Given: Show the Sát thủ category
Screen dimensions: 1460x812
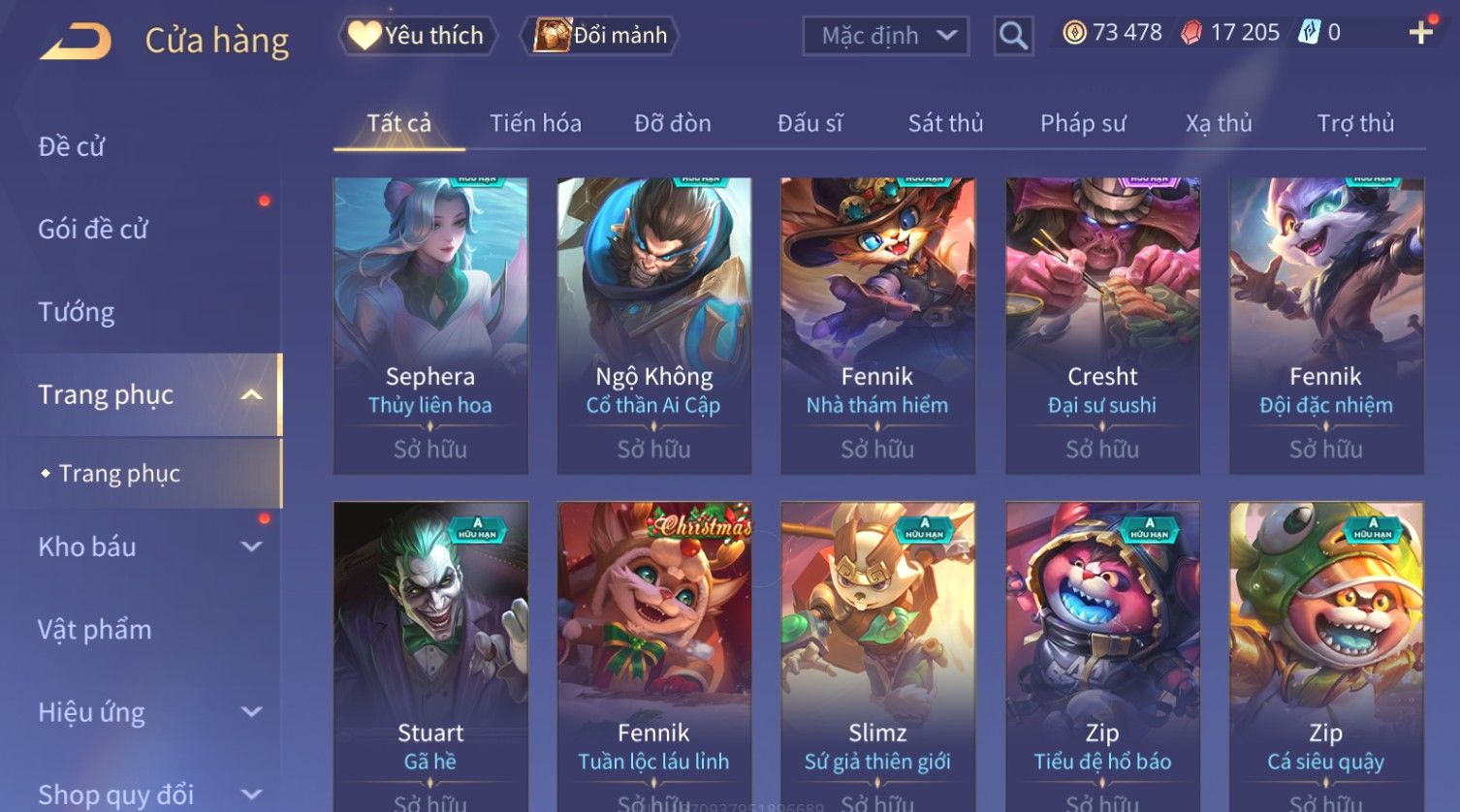Looking at the screenshot, I should point(945,123).
